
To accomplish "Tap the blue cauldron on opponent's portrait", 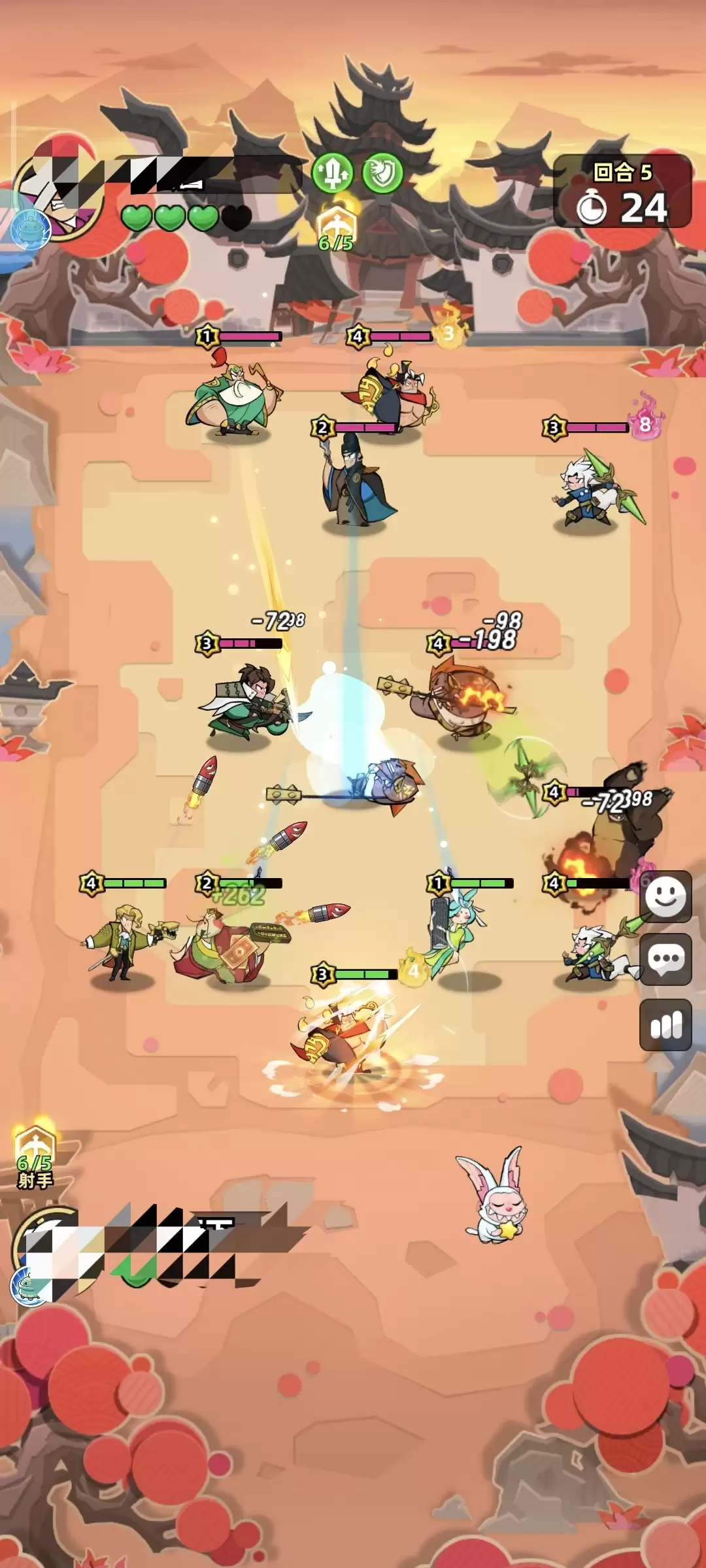I will 30,230.
